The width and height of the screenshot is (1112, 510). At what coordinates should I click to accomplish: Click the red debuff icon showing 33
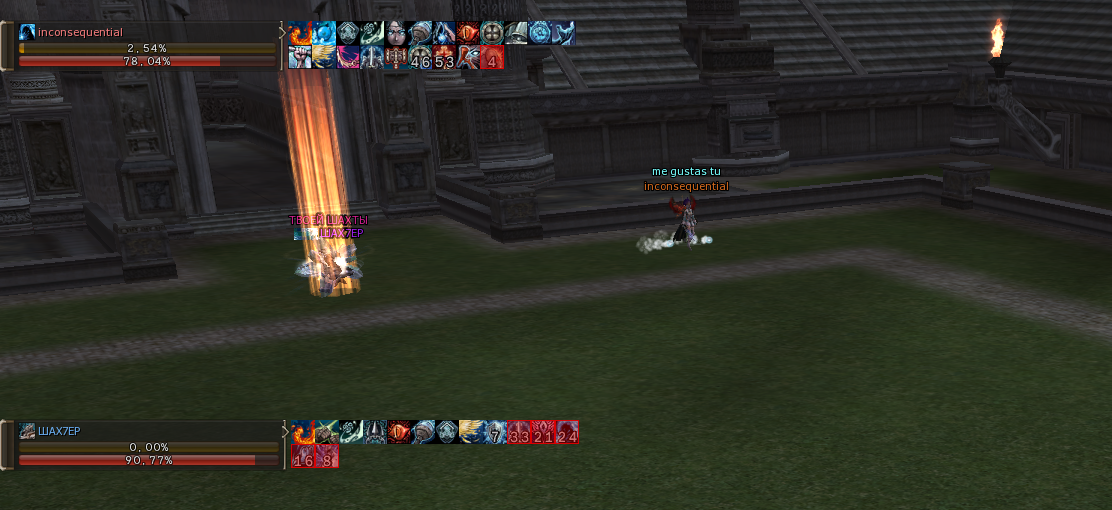[x=519, y=432]
